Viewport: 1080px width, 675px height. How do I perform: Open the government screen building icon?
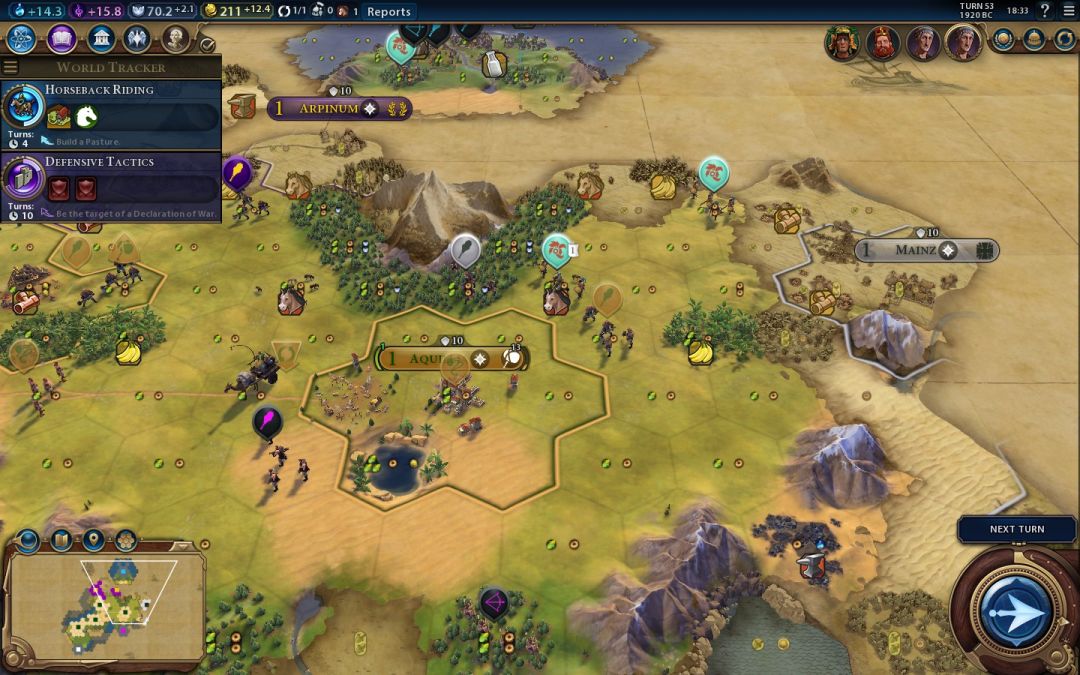100,40
